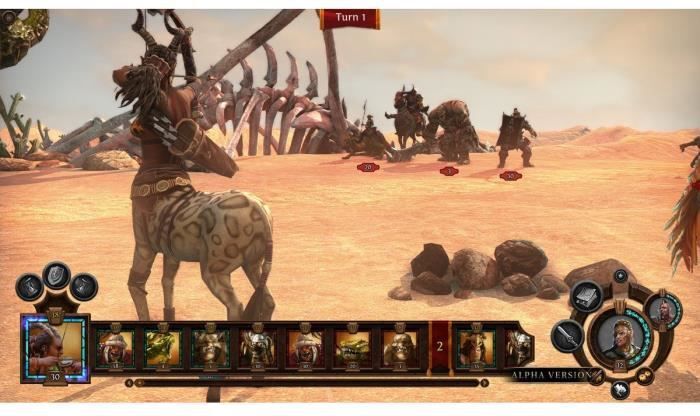
Task: Open the hero spellbook
Action: pyautogui.click(x=586, y=296)
